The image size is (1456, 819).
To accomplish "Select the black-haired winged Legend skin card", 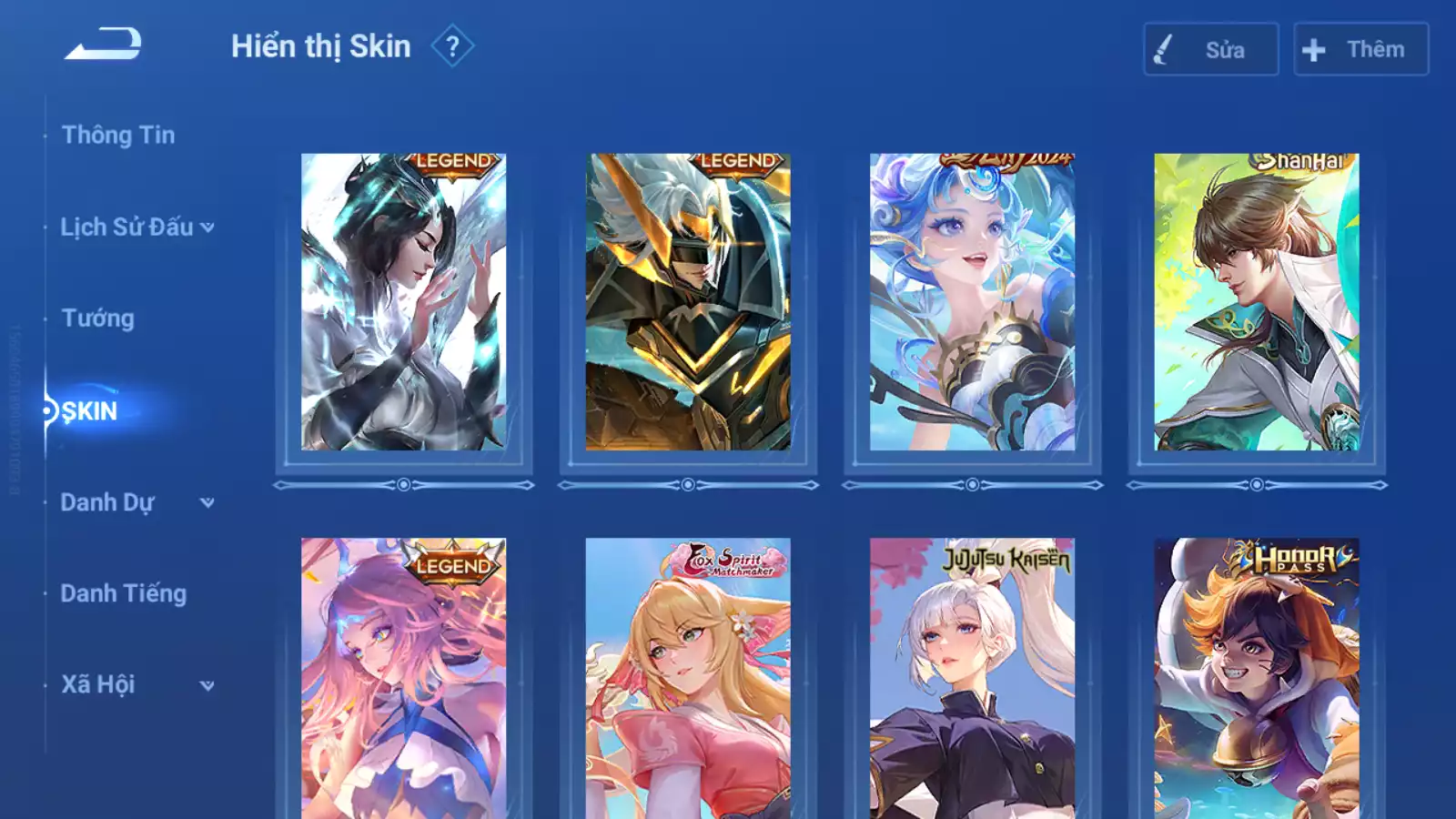I will point(404,302).
